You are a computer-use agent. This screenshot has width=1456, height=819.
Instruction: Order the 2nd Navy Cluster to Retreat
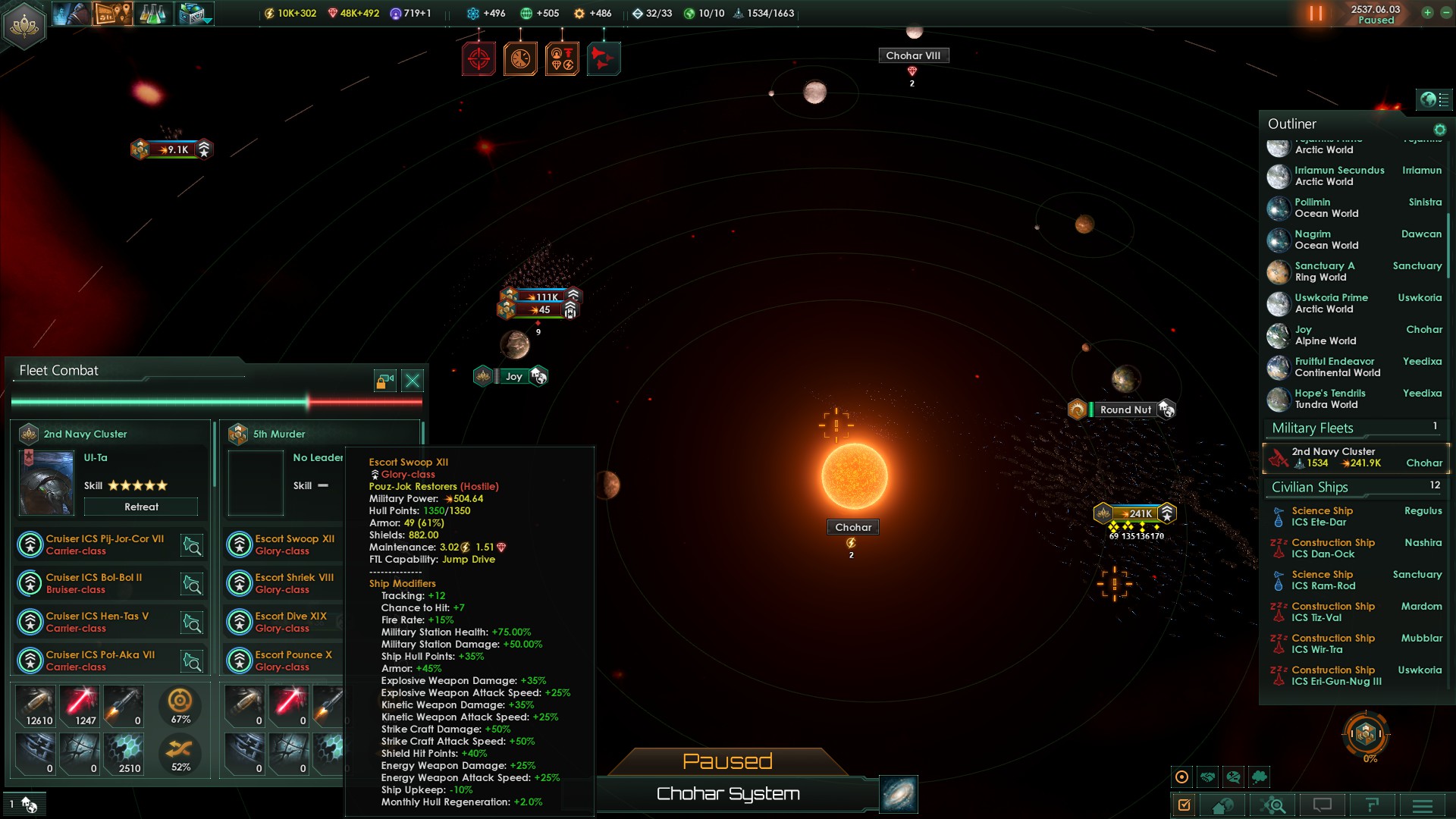(141, 507)
